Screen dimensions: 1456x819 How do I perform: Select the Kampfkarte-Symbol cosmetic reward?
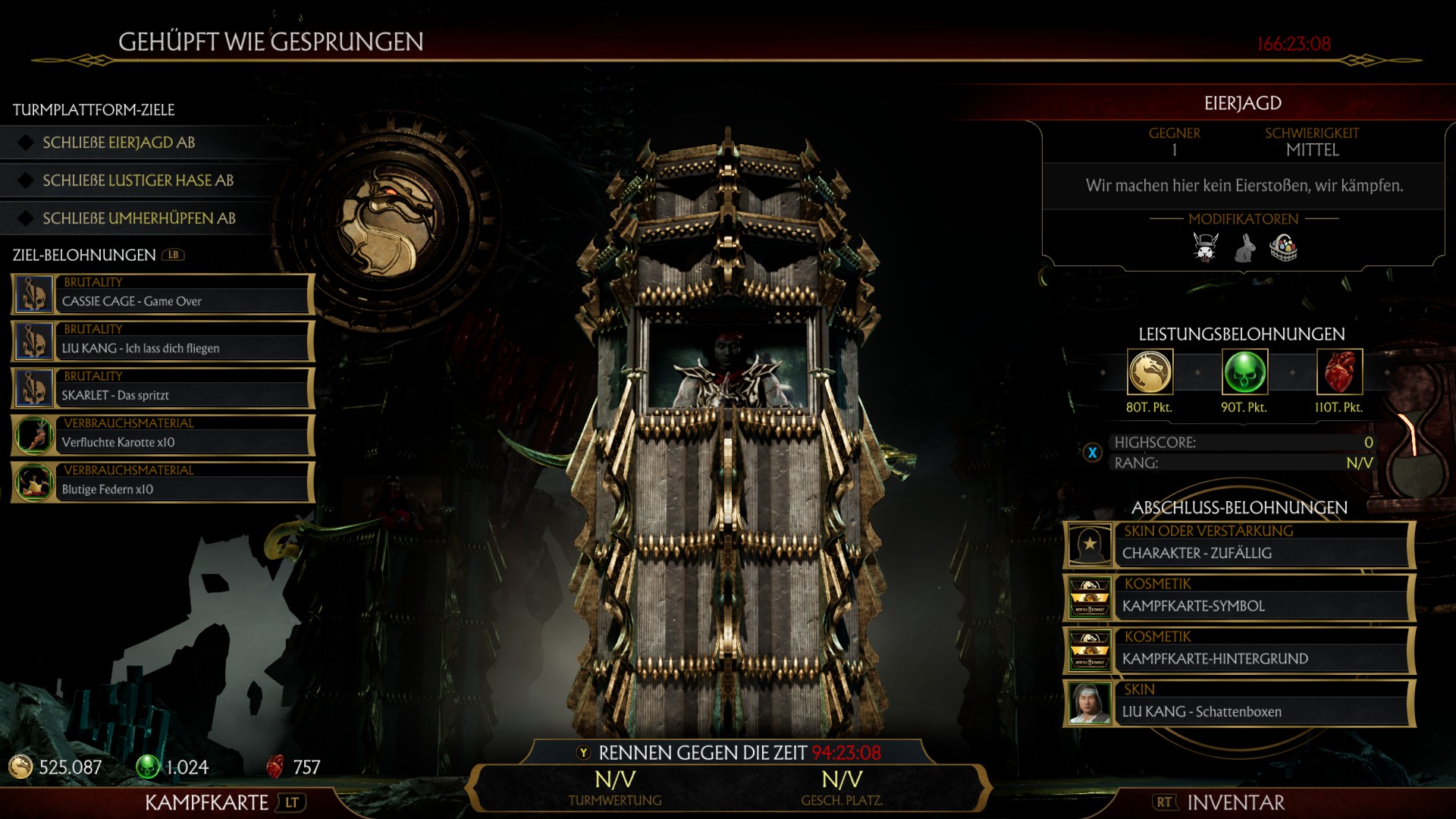tap(1239, 597)
